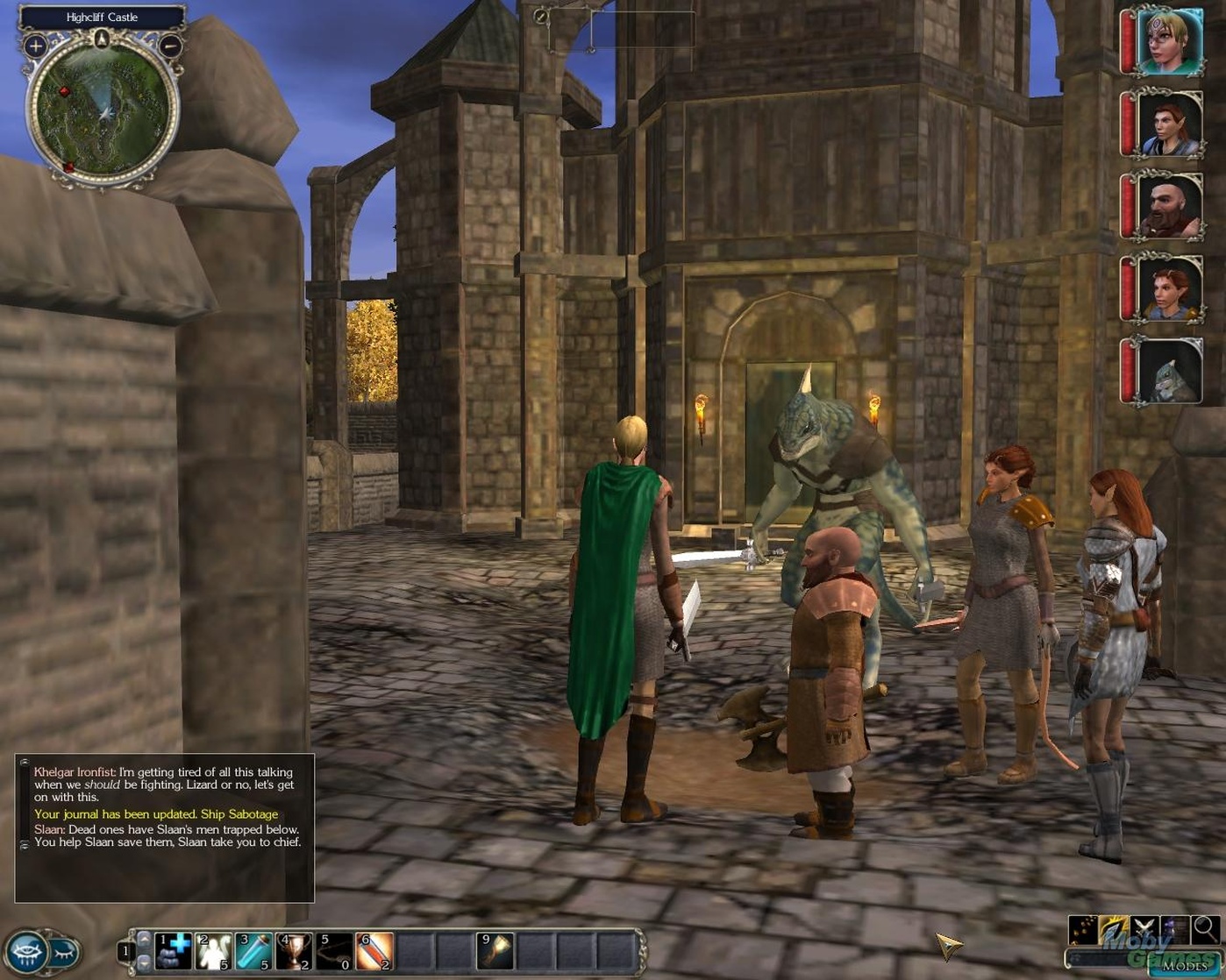Click the open eye button
1226x980 pixels.
click(x=25, y=952)
